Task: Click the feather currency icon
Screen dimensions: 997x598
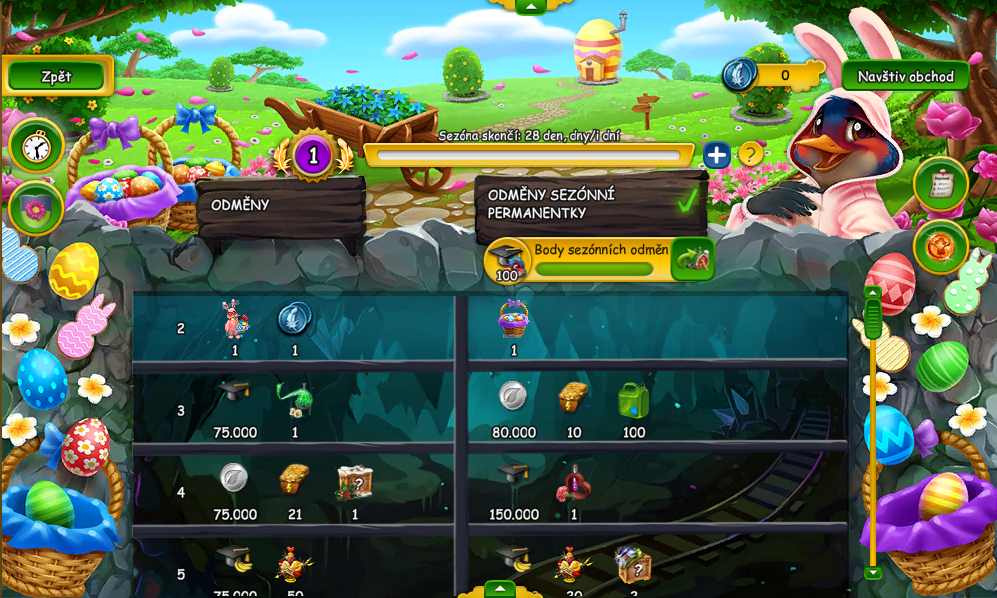Action: 740,75
